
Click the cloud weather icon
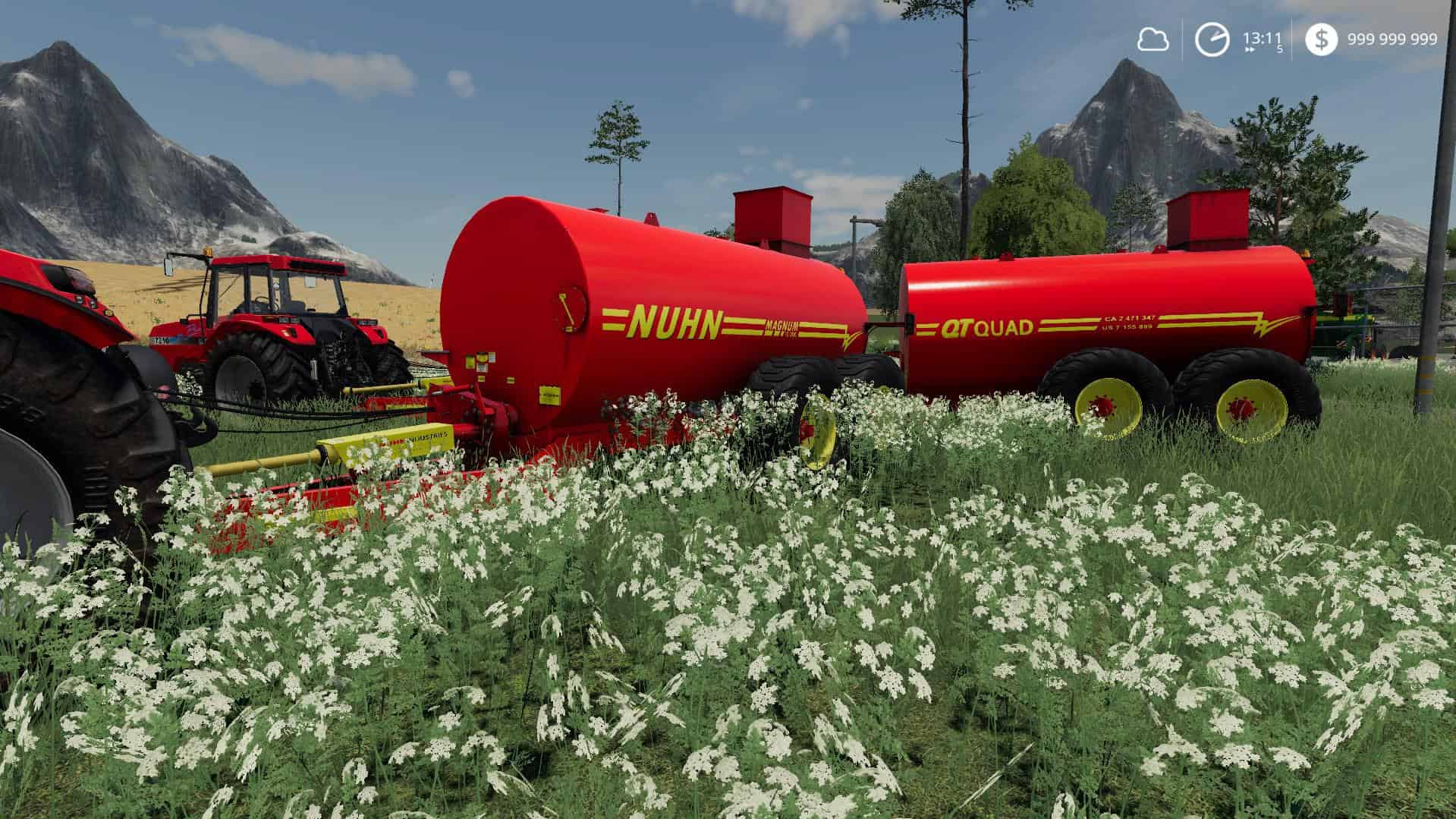coord(1152,40)
